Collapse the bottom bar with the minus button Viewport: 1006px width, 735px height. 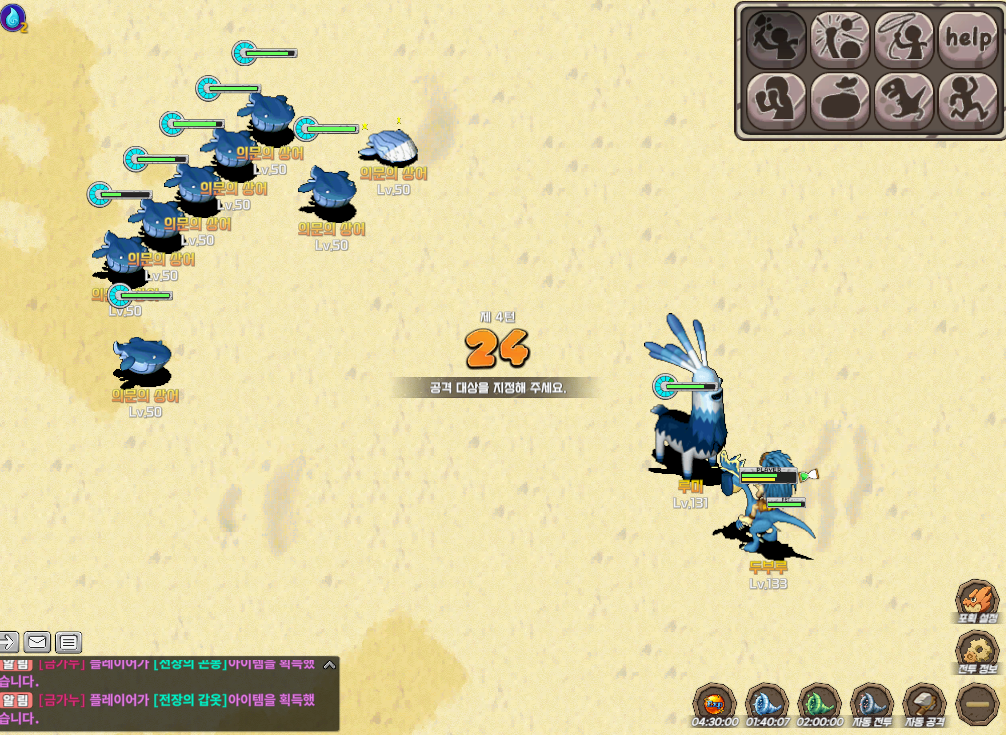point(976,703)
